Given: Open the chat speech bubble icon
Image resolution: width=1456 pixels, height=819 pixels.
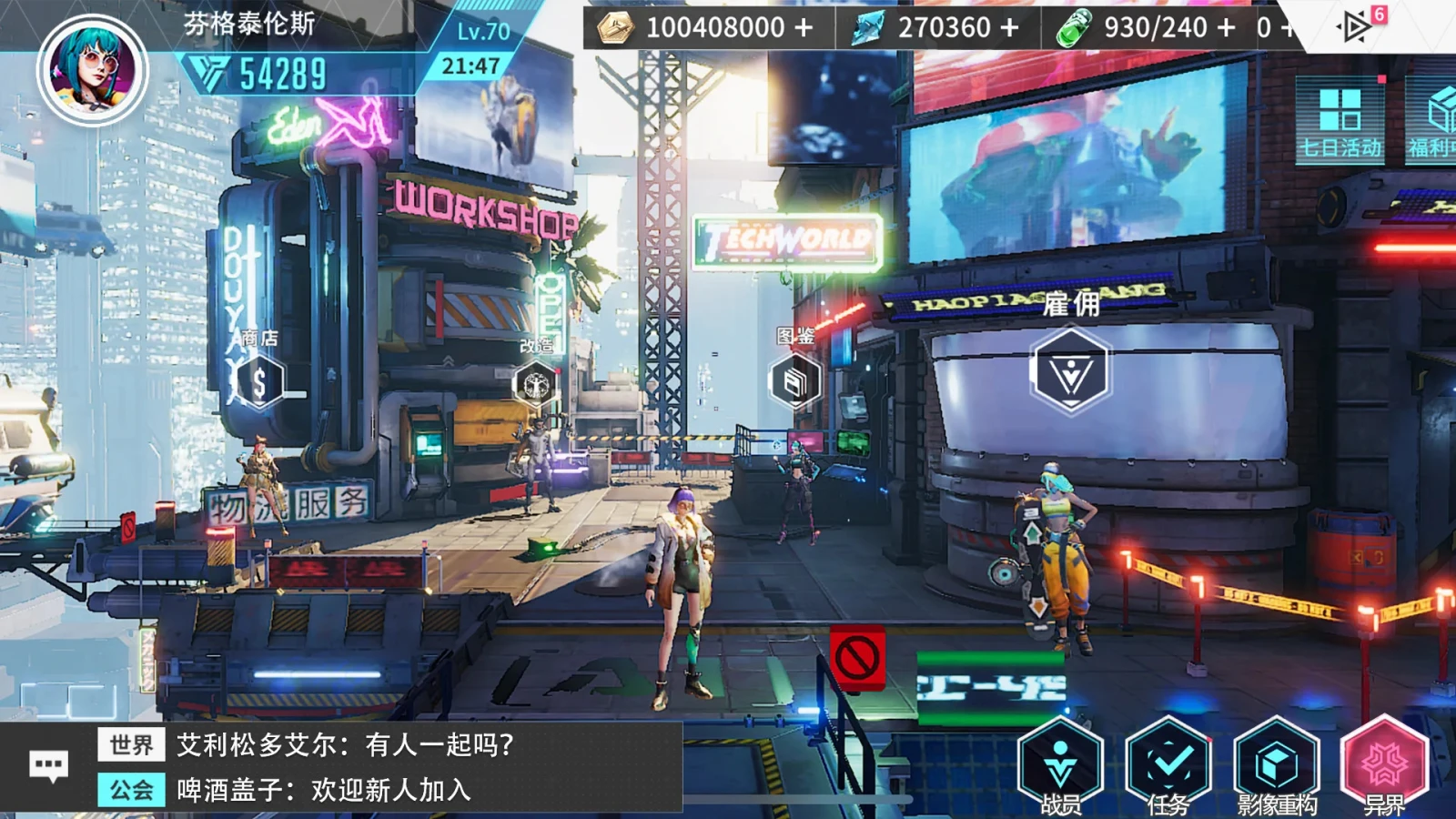Looking at the screenshot, I should tap(48, 765).
